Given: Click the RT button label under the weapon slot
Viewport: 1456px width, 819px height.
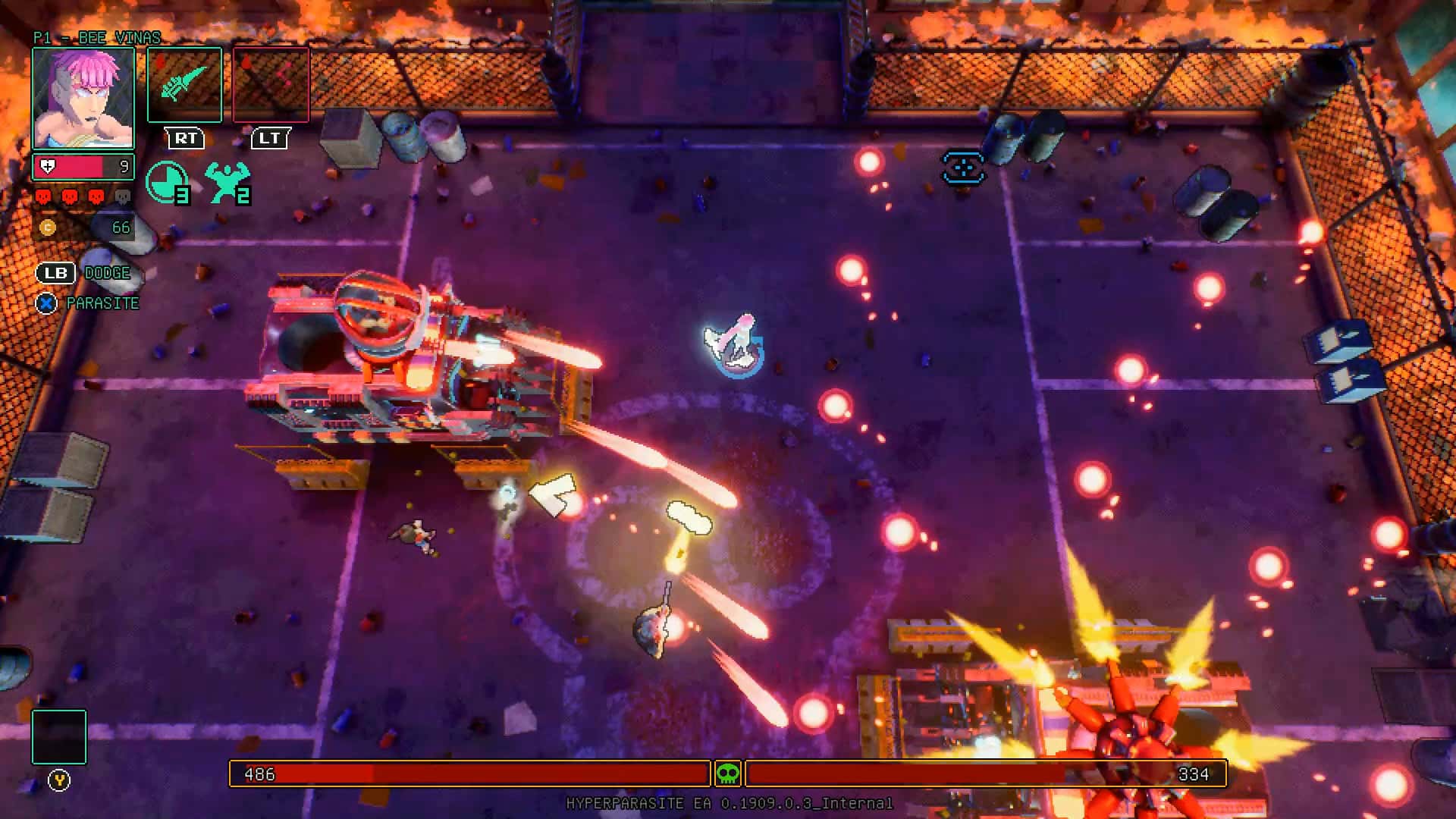Looking at the screenshot, I should click(184, 139).
